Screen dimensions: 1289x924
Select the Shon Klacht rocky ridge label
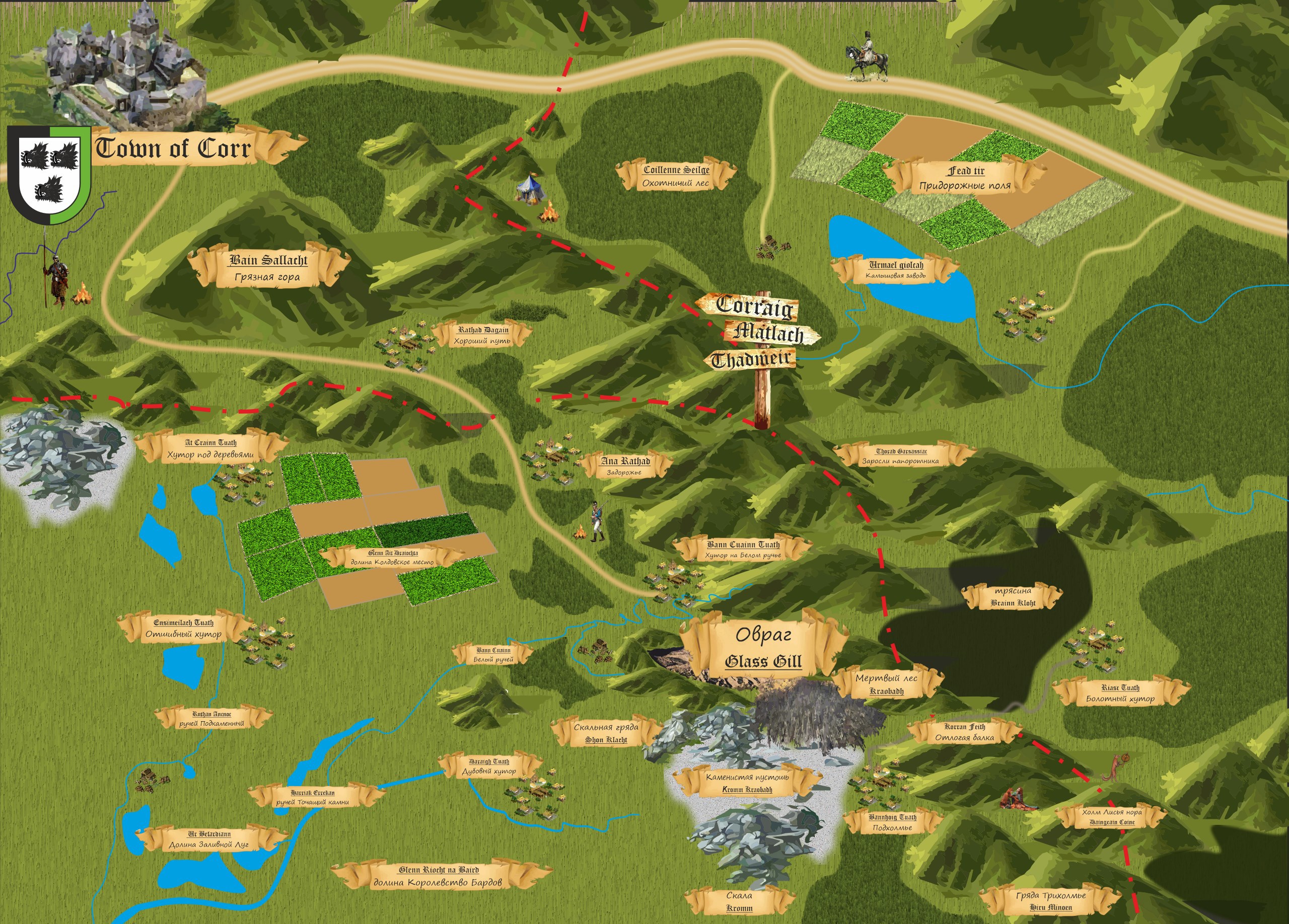point(606,733)
